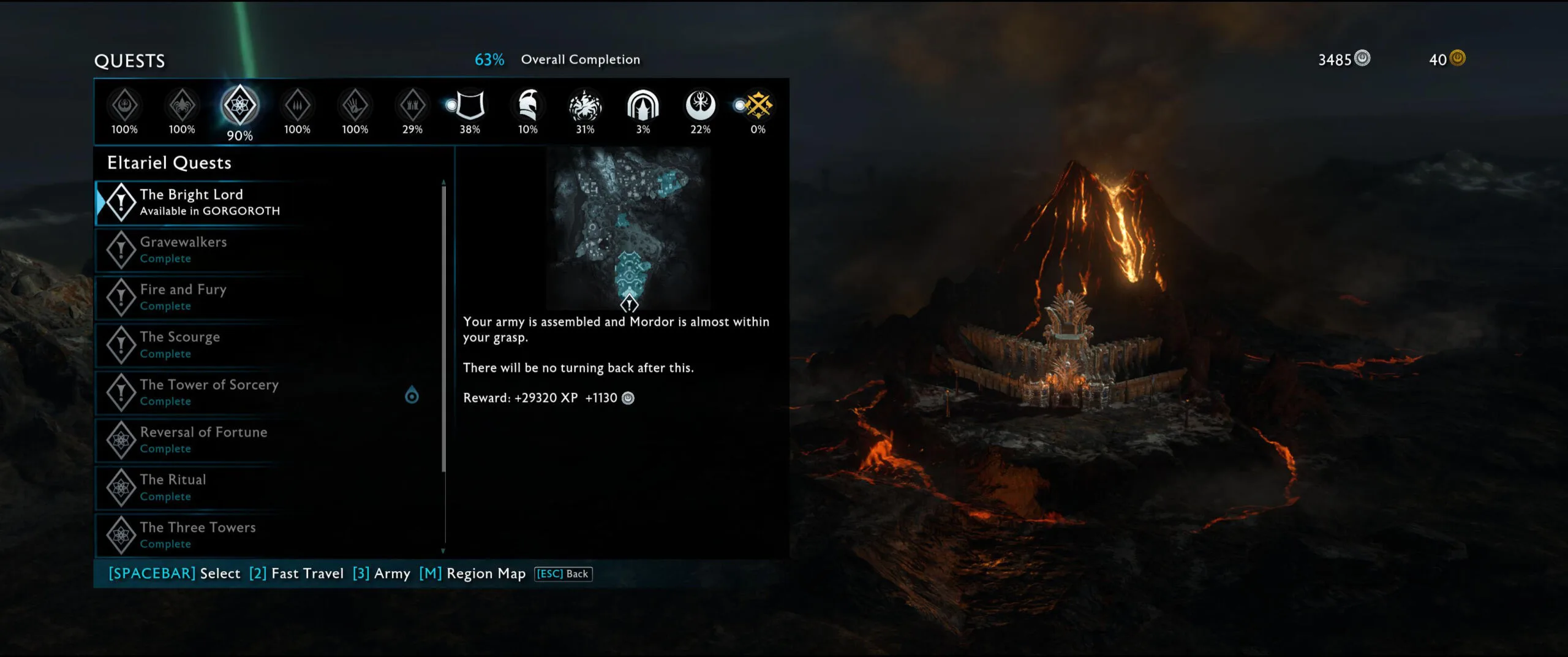Select the quest location map thumbnail
This screenshot has height=657, width=1568.
point(628,228)
